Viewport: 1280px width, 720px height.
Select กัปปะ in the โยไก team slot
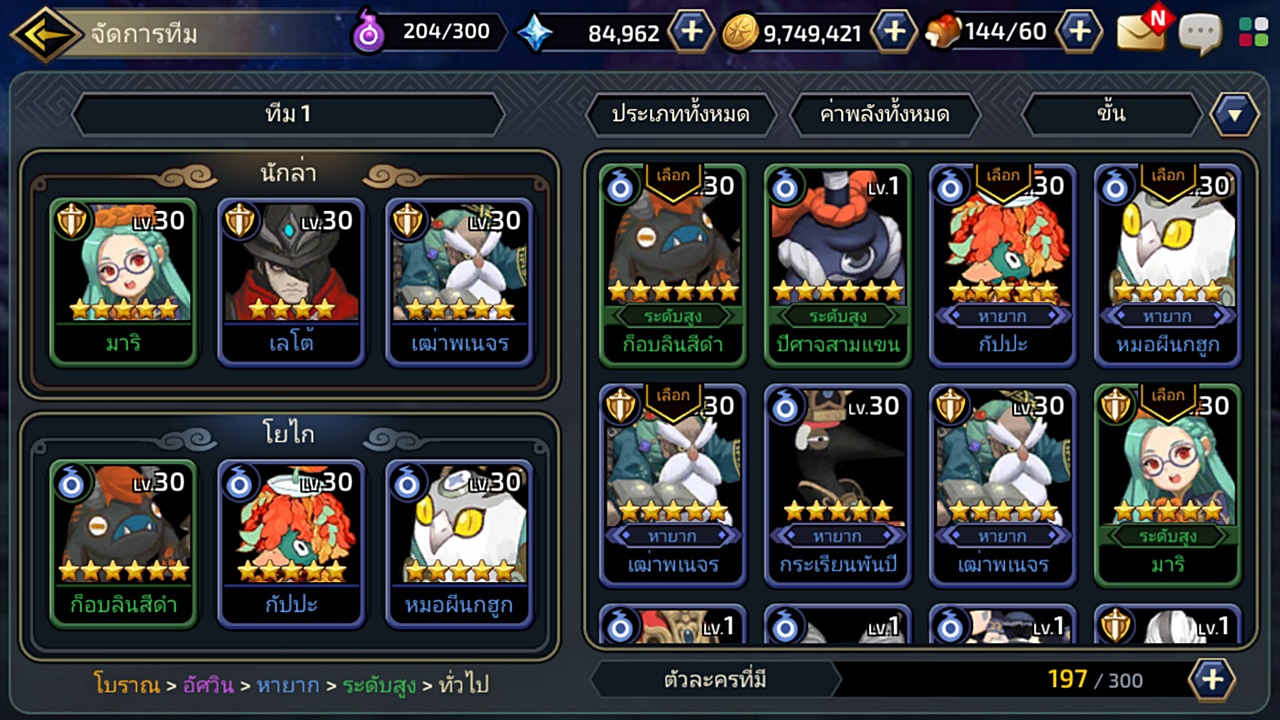pos(289,542)
